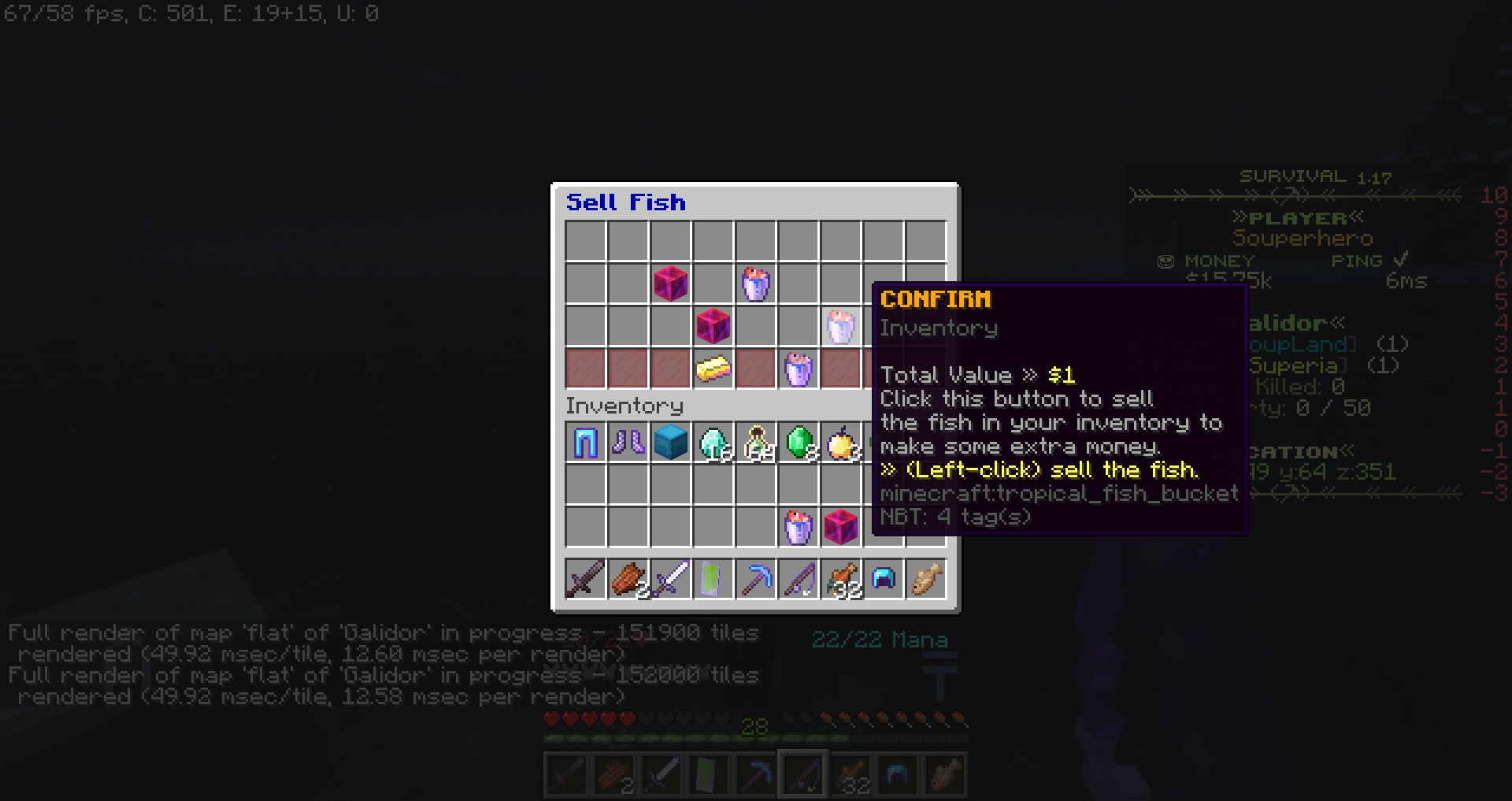Image resolution: width=1512 pixels, height=801 pixels.
Task: Click the stack of 32 cooked chicken
Action: click(841, 579)
